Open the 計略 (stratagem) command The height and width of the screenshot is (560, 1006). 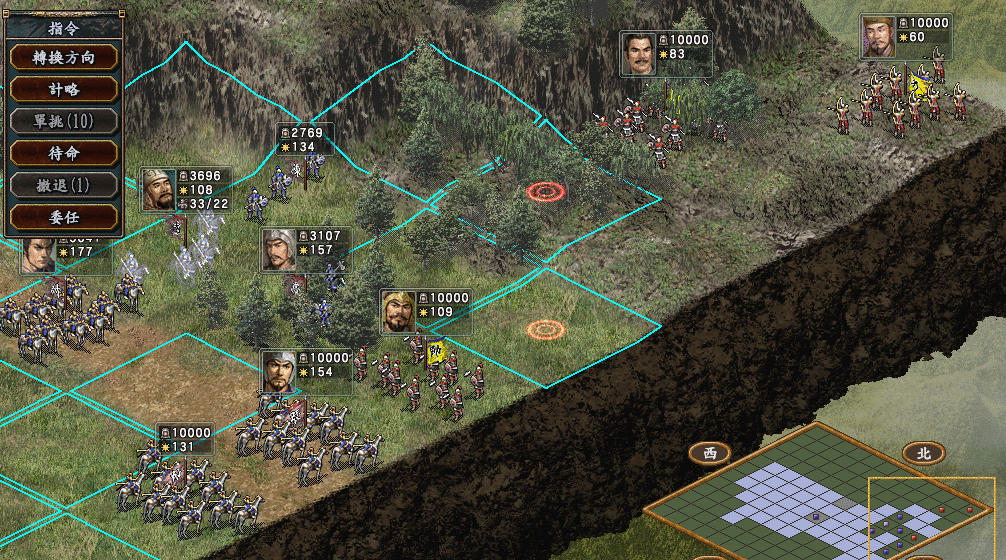pyautogui.click(x=64, y=89)
